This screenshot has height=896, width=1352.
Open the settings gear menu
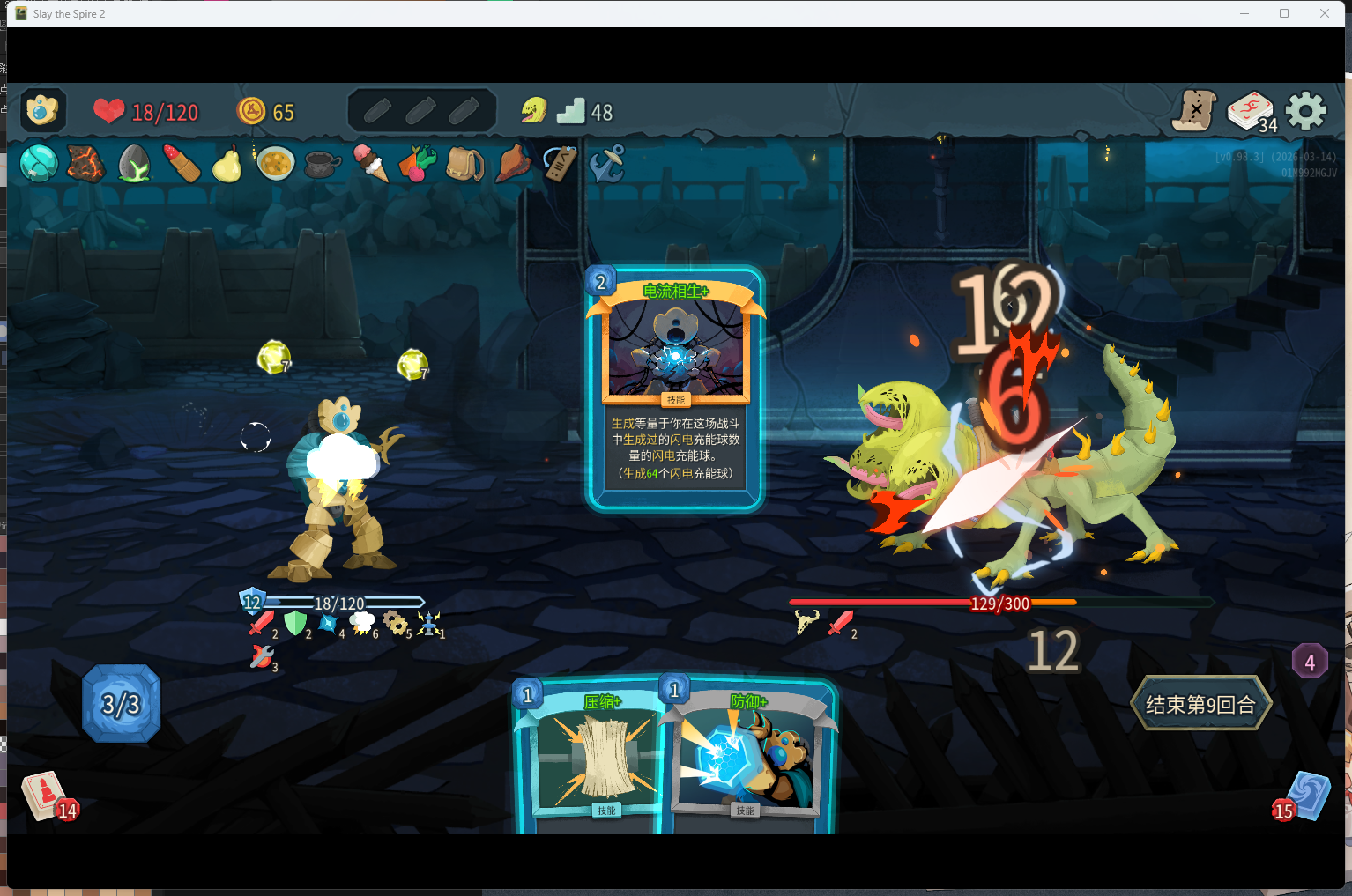(1305, 111)
